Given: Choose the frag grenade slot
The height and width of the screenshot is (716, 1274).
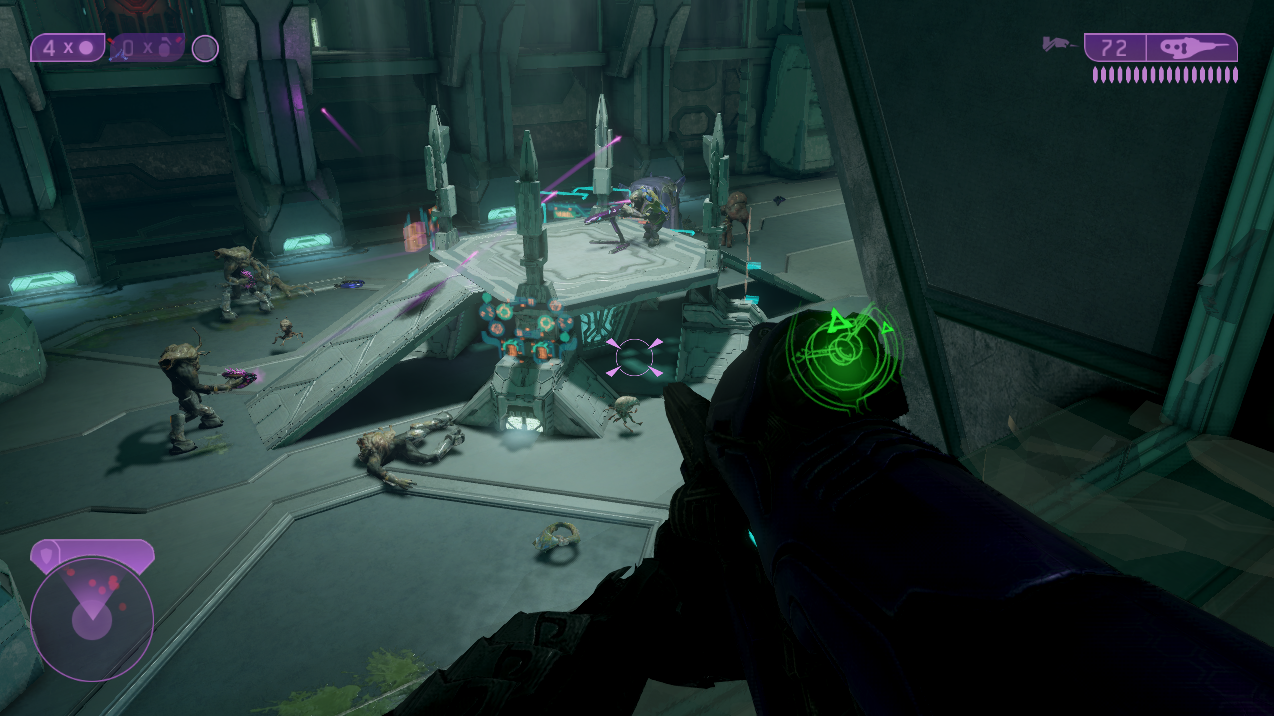Looking at the screenshot, I should tap(146, 48).
